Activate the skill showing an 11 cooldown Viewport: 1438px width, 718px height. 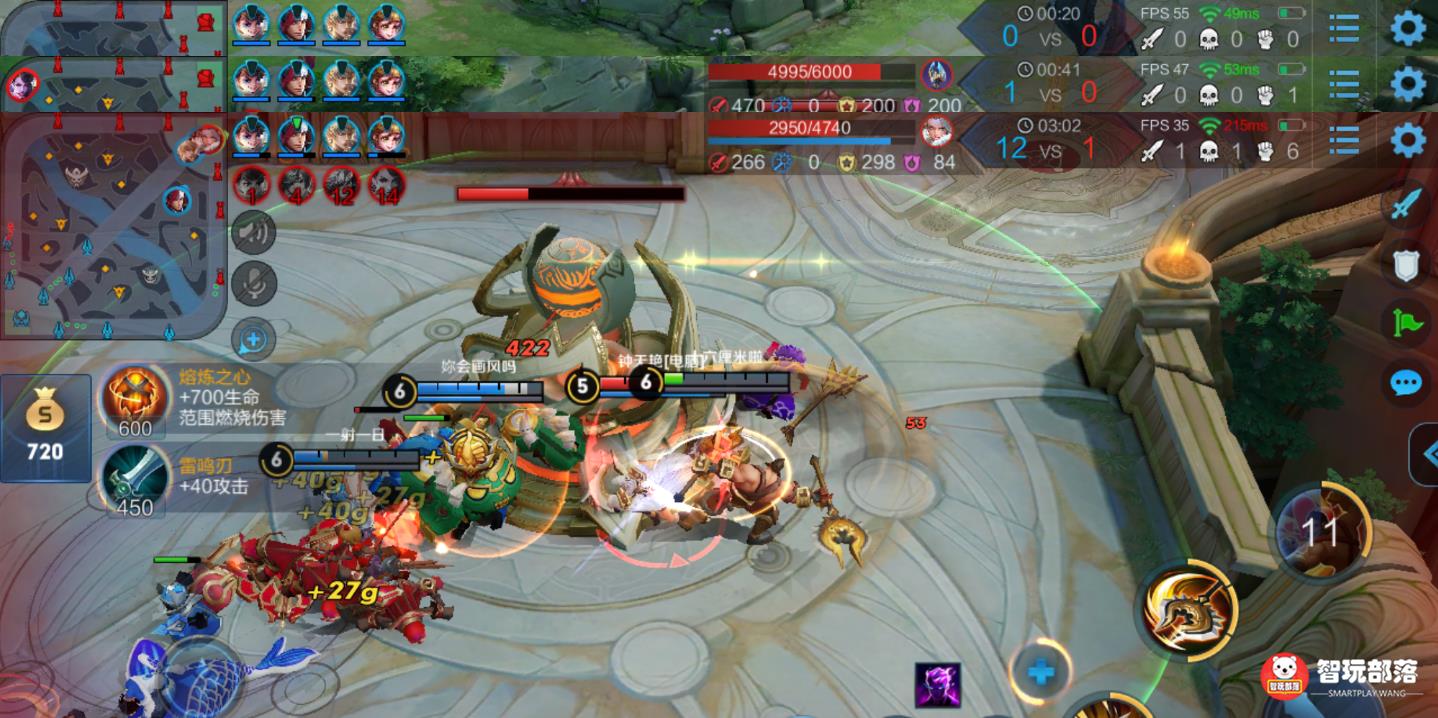(x=1319, y=531)
